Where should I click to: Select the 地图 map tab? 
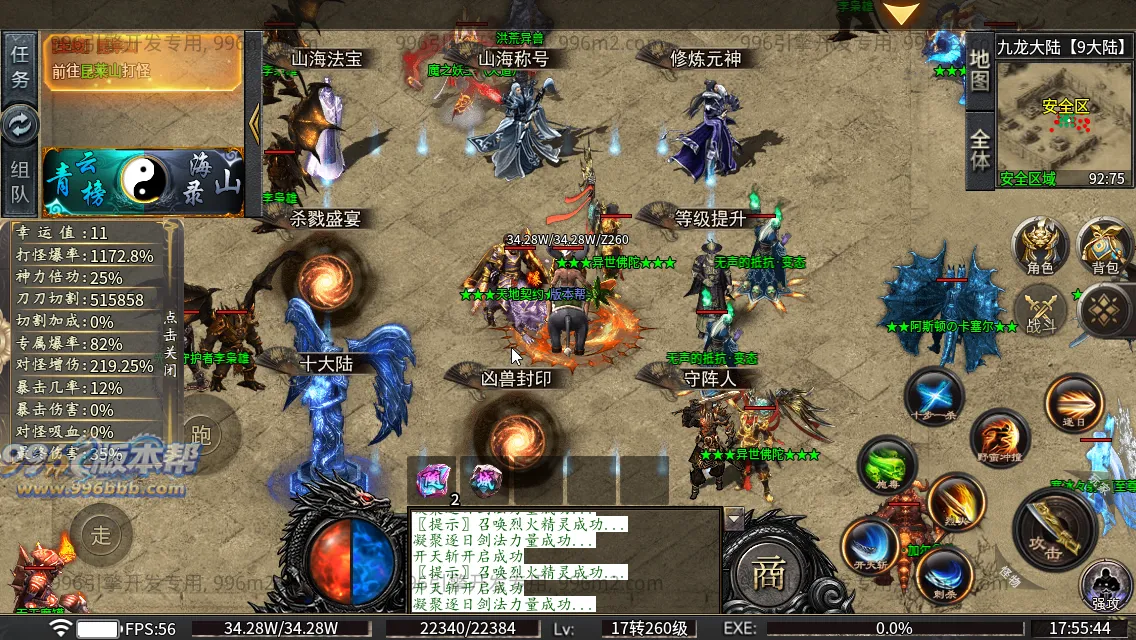coord(980,68)
